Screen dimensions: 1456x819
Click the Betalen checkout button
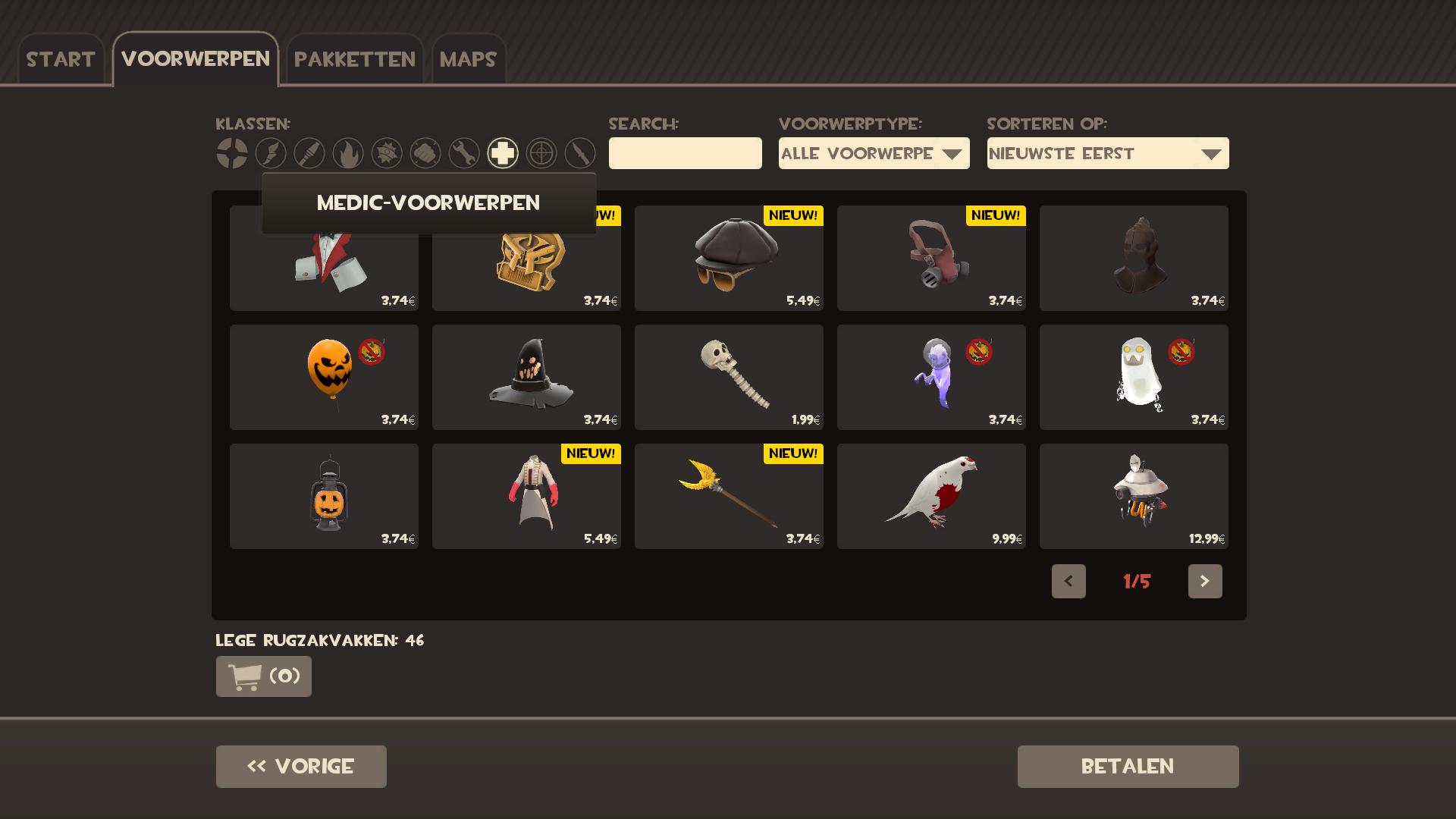(1128, 766)
